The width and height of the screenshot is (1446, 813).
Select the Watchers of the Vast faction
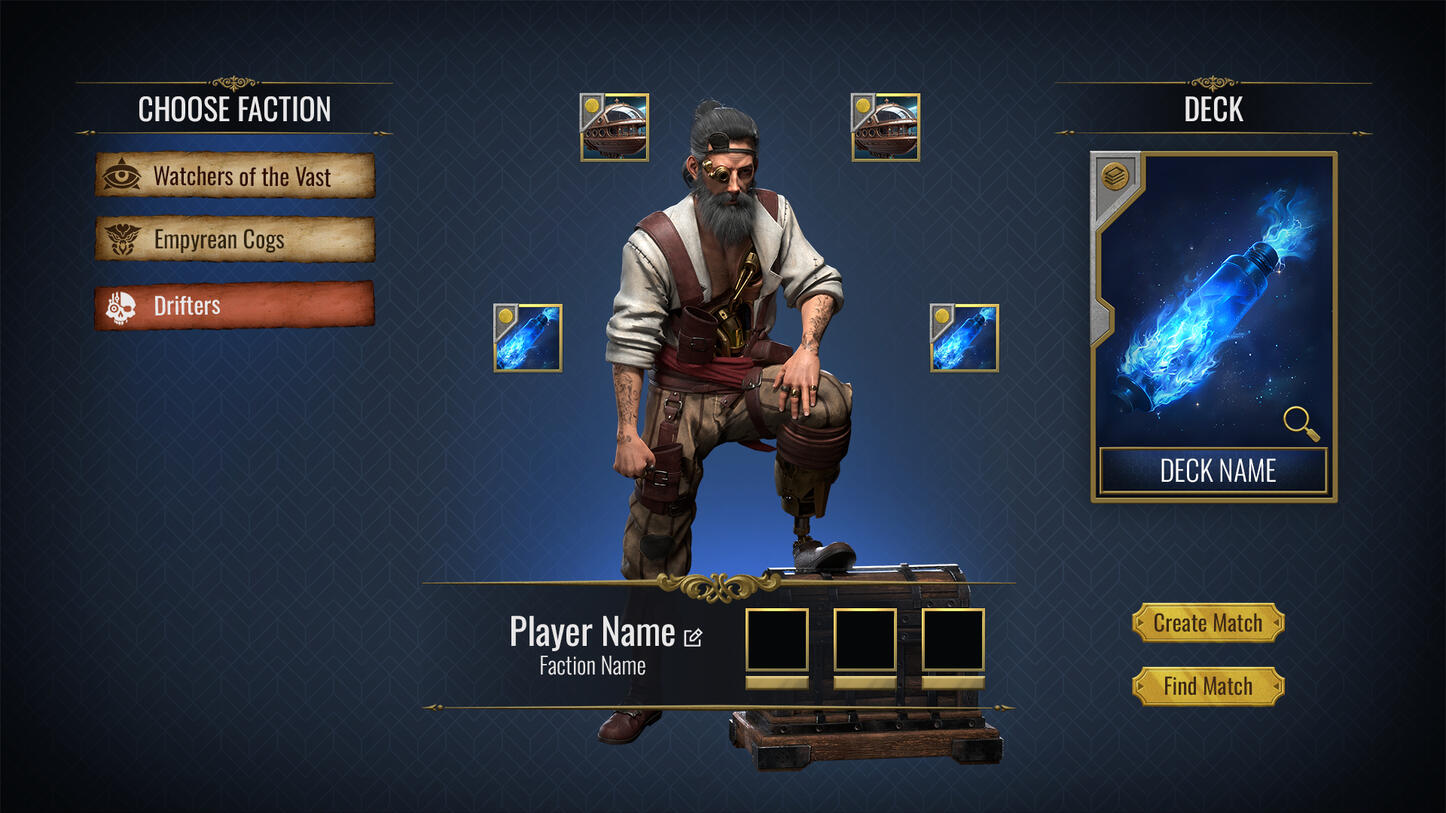[235, 176]
